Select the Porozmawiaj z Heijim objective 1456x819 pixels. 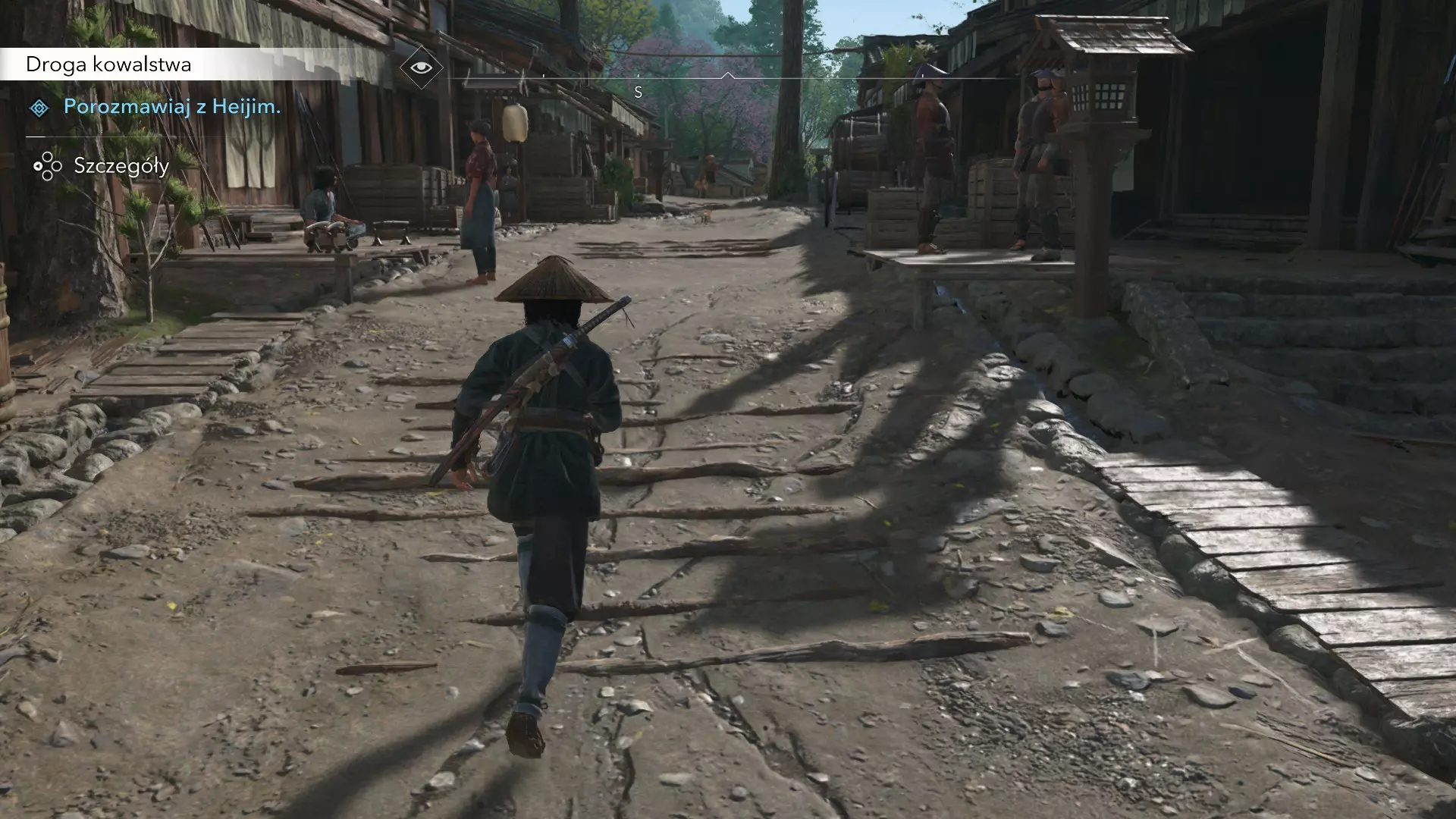pyautogui.click(x=171, y=107)
